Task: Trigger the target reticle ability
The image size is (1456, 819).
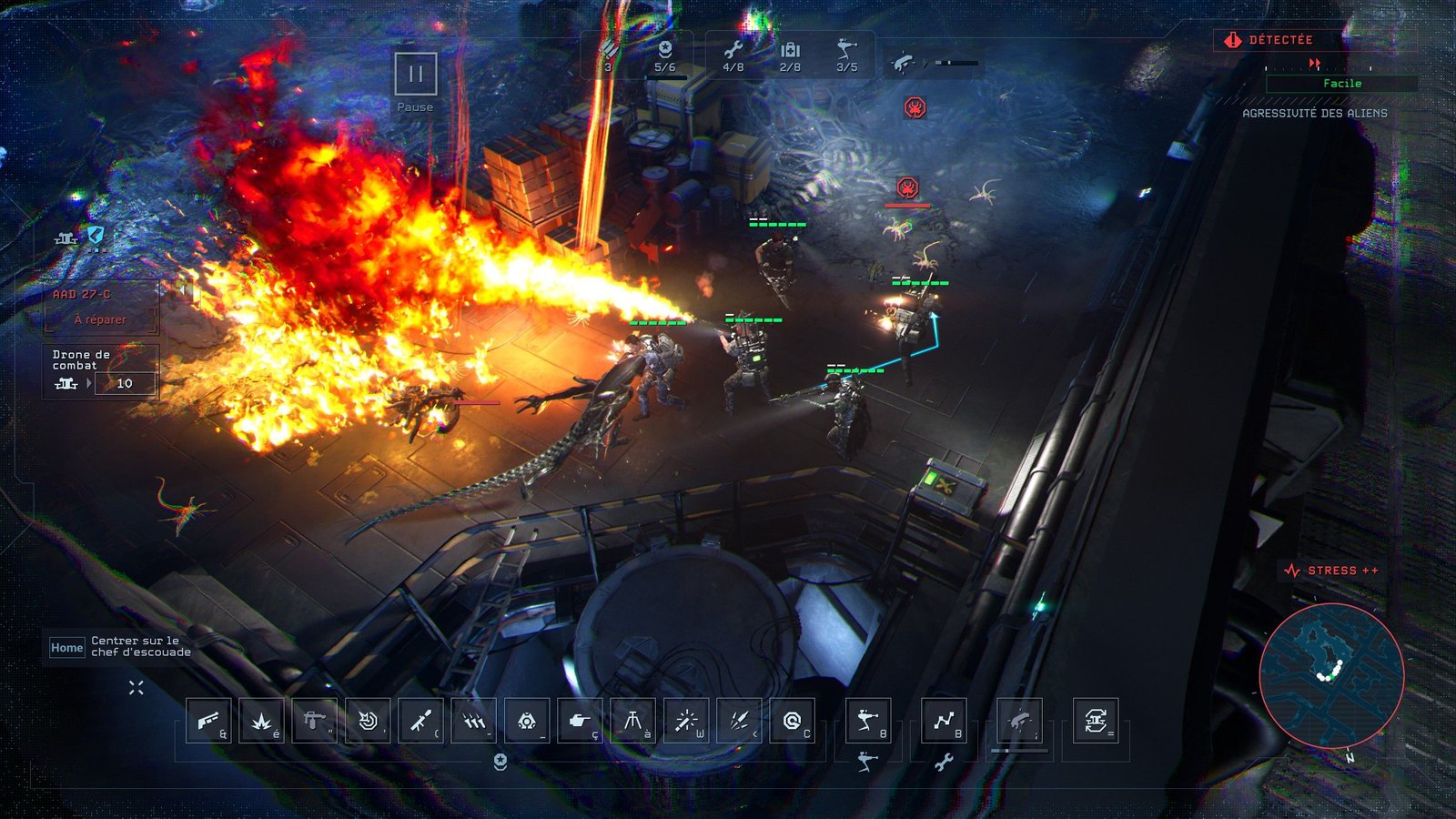Action: [x=368, y=721]
